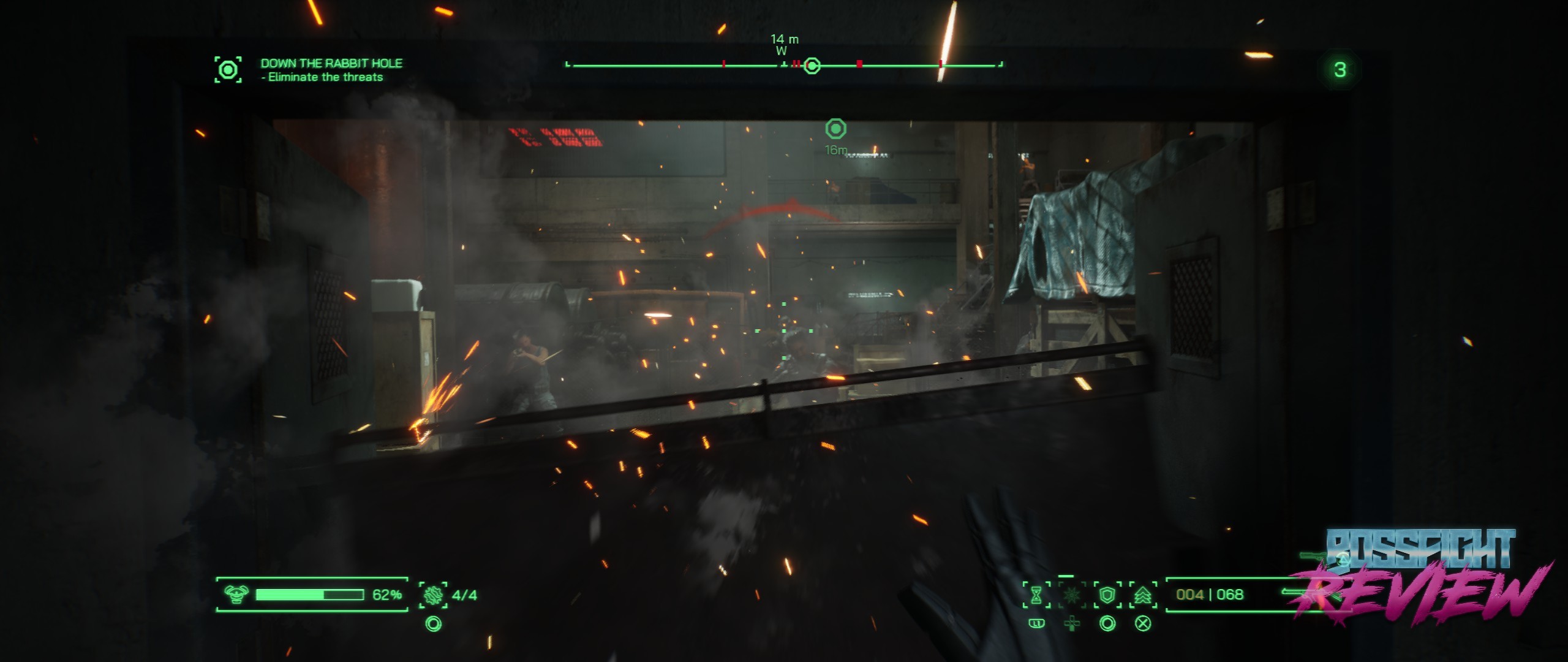Click the 16m objective waypoint marker
The width and height of the screenshot is (1568, 662).
coord(835,129)
